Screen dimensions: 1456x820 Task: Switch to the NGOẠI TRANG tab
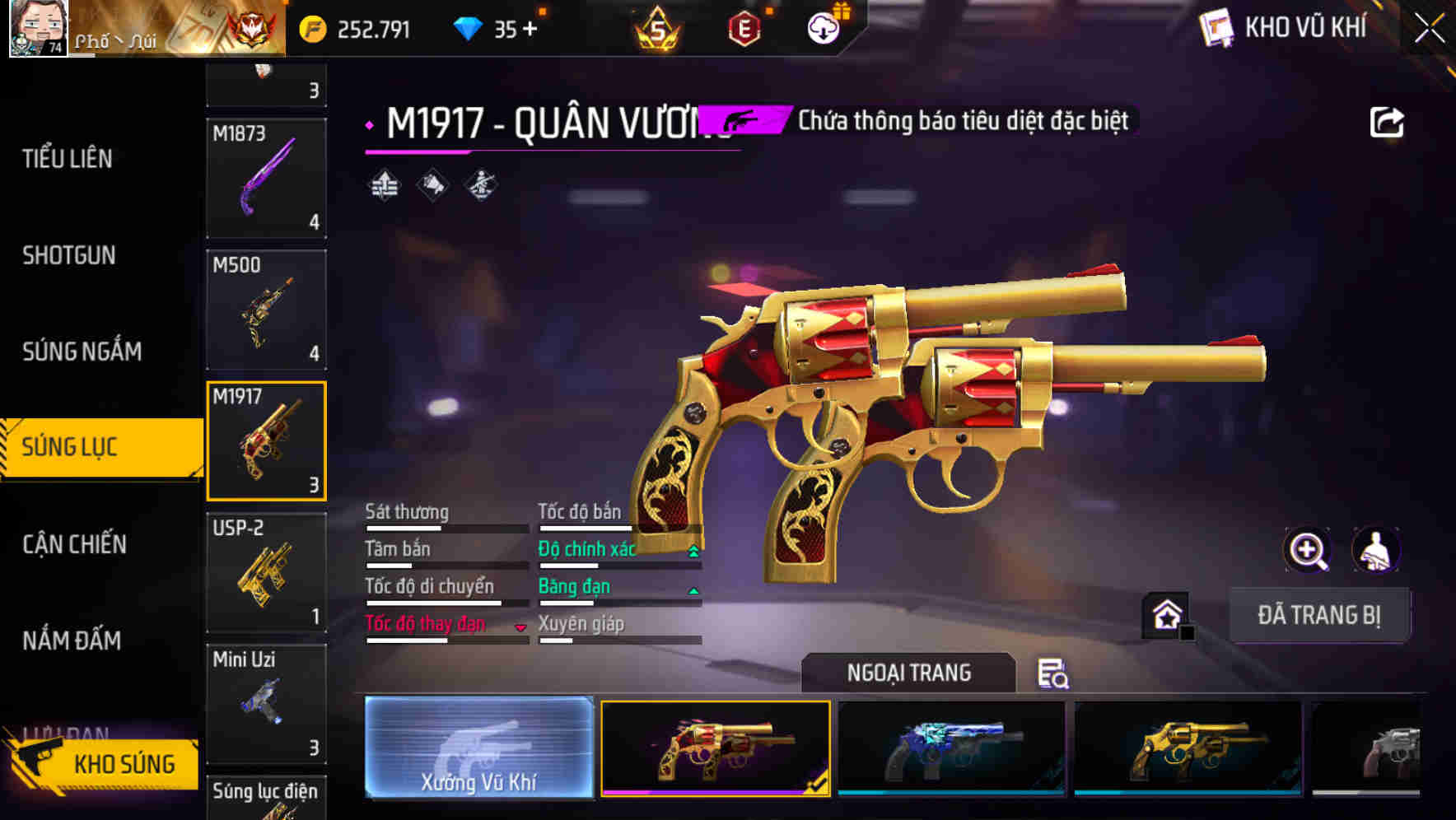pos(908,673)
